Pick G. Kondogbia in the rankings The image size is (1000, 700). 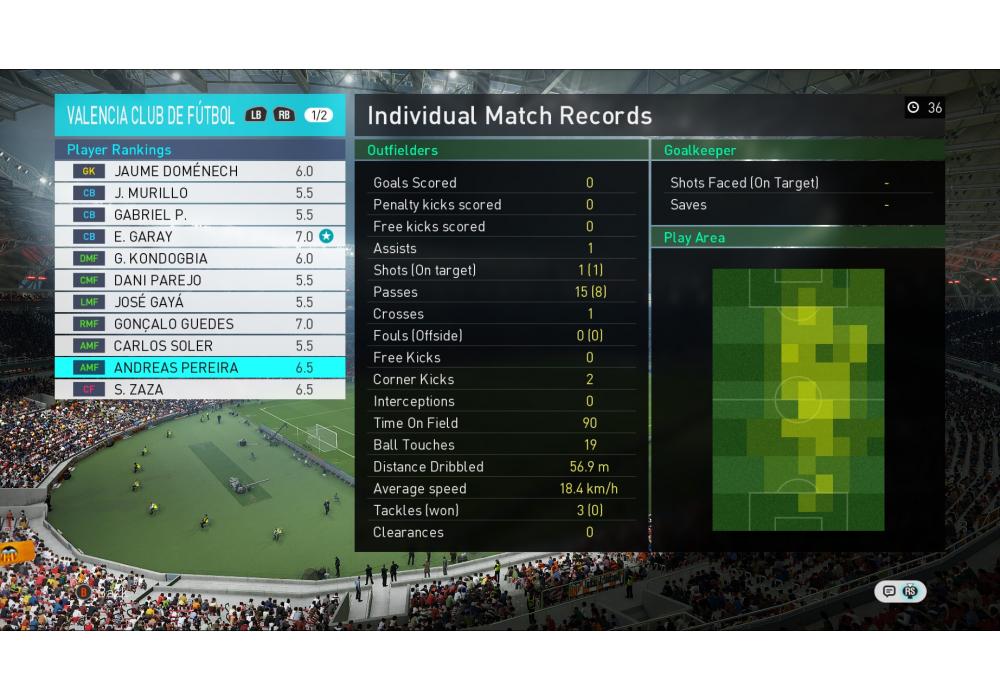tap(200, 258)
